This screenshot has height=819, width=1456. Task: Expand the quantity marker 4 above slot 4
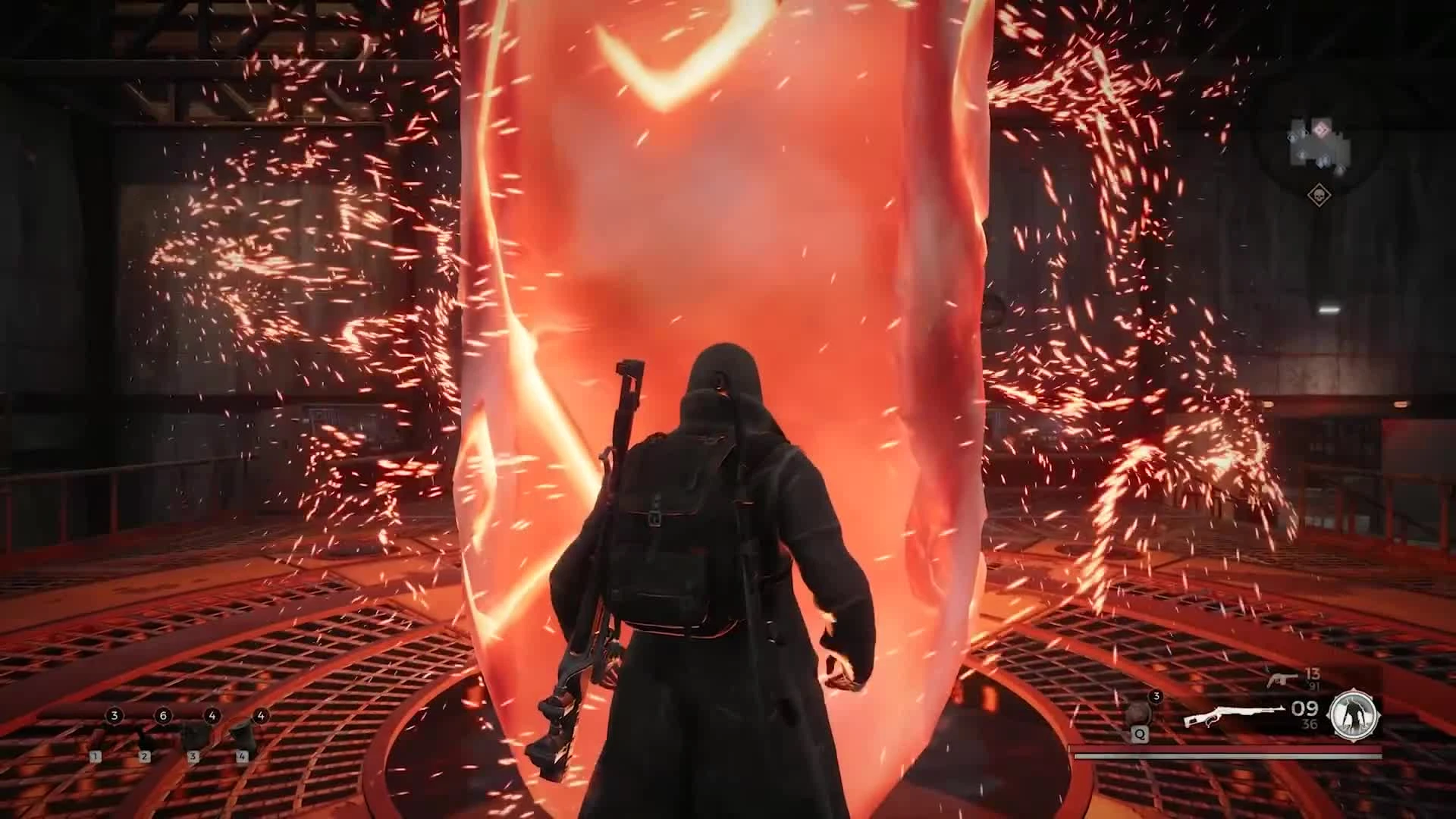pyautogui.click(x=261, y=716)
